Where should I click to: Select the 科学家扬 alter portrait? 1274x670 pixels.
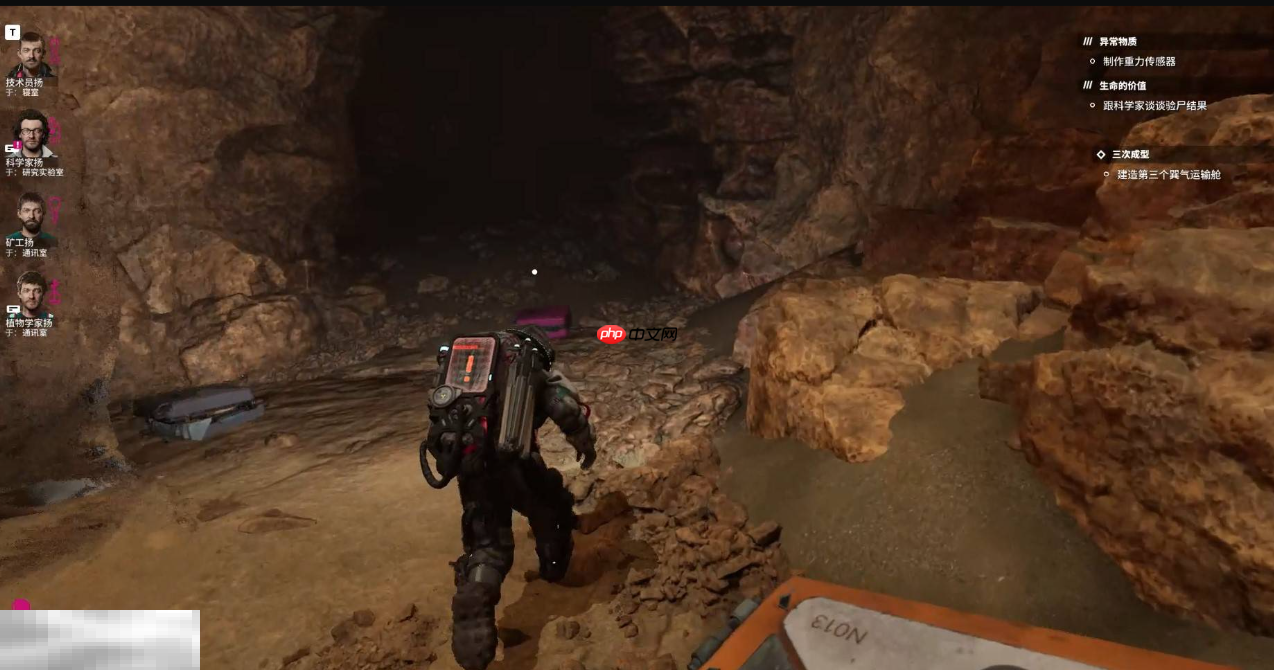pyautogui.click(x=31, y=133)
